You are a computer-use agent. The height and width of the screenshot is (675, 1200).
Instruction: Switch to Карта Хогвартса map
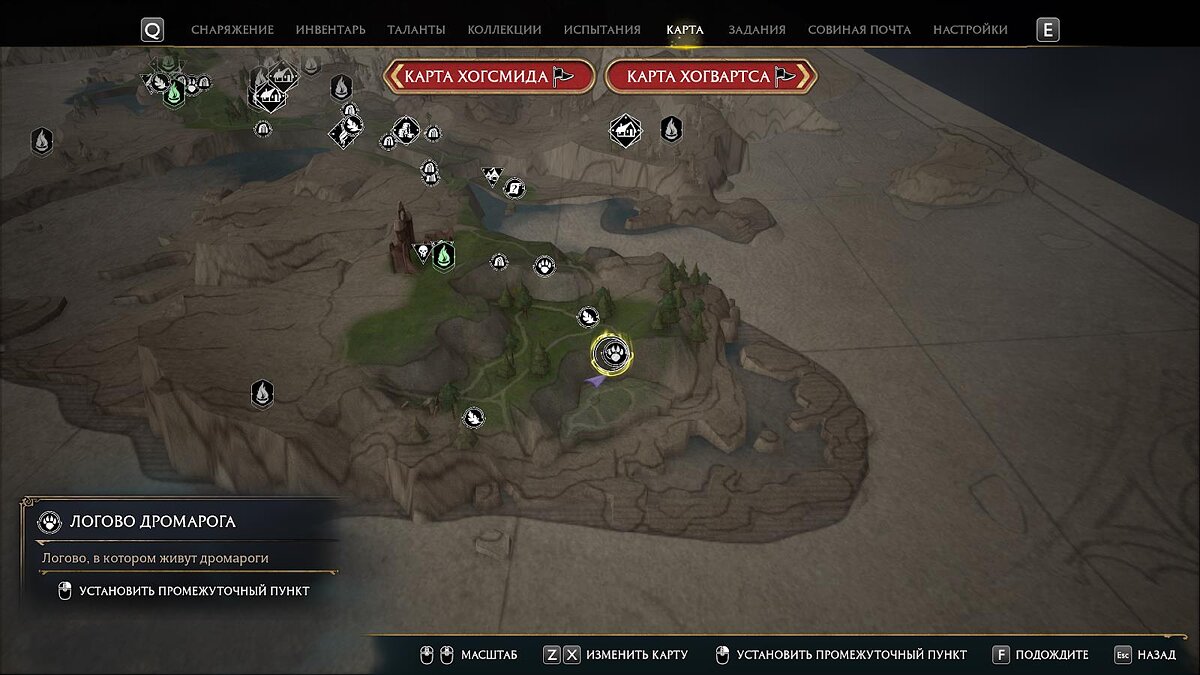(711, 77)
